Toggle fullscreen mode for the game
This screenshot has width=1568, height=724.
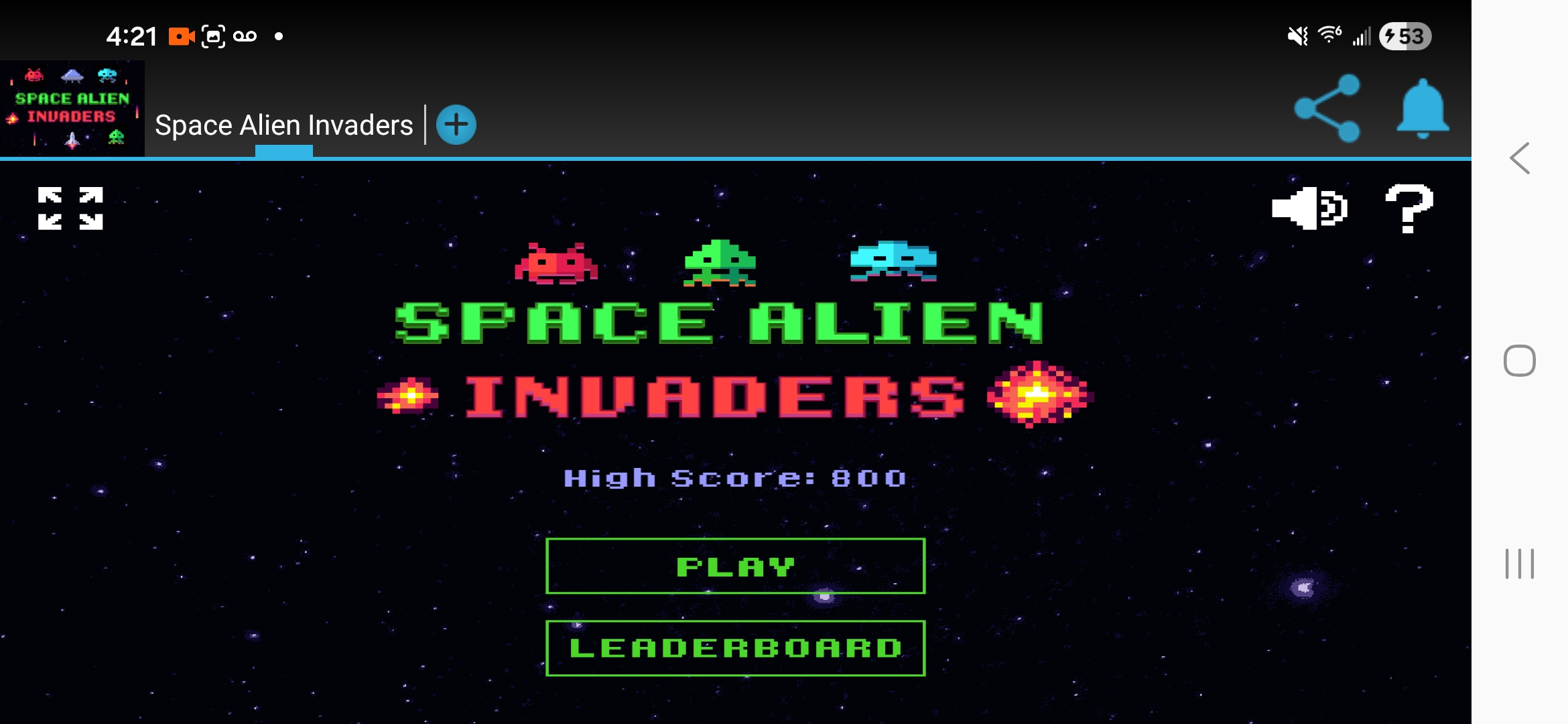[x=72, y=208]
